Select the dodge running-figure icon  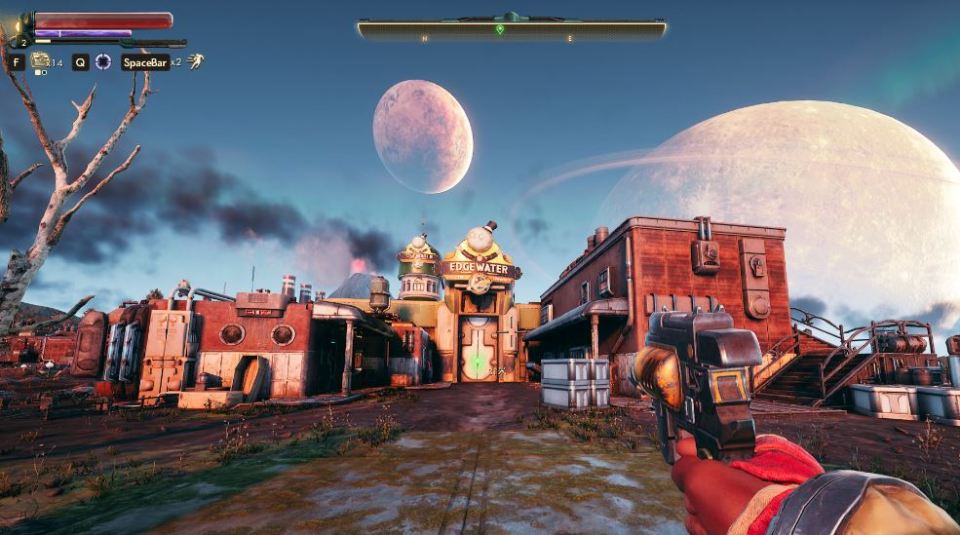(196, 62)
